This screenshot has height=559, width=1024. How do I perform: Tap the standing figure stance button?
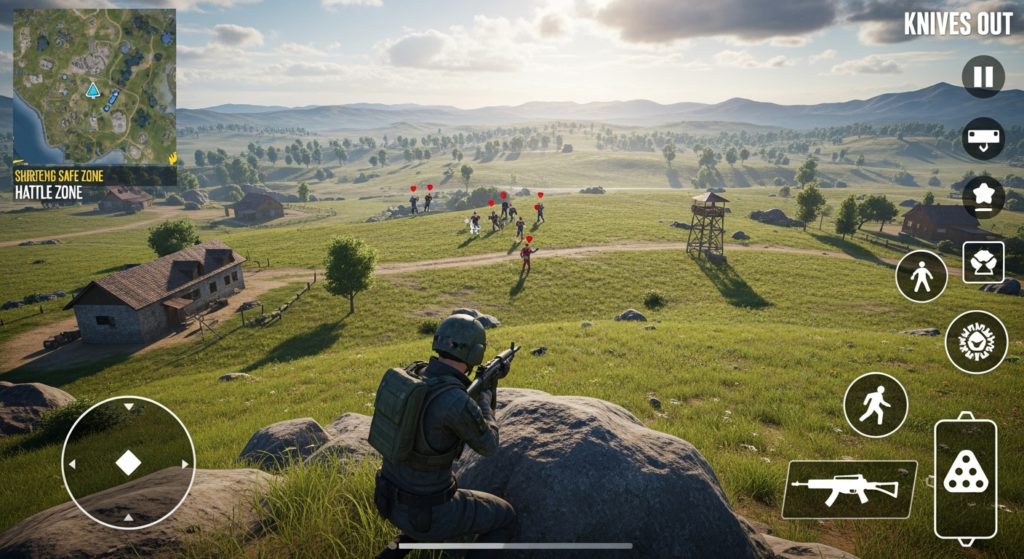pyautogui.click(x=921, y=276)
